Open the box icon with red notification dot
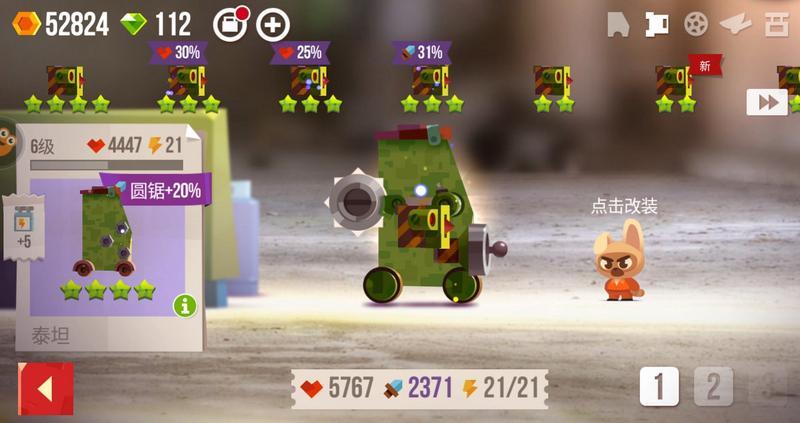800x423 pixels. pyautogui.click(x=231, y=24)
